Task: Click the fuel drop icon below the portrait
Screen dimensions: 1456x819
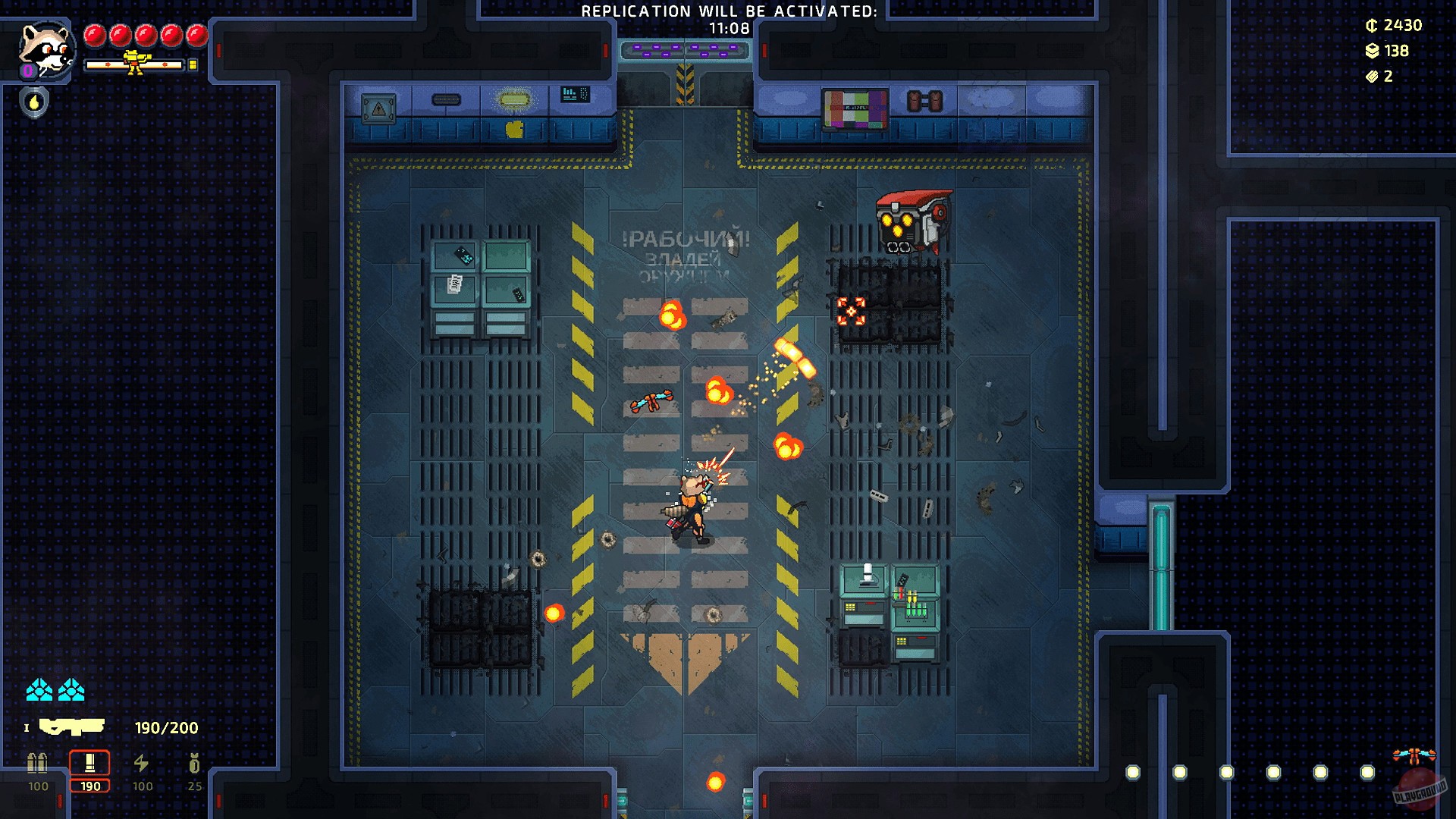Action: pos(33,102)
